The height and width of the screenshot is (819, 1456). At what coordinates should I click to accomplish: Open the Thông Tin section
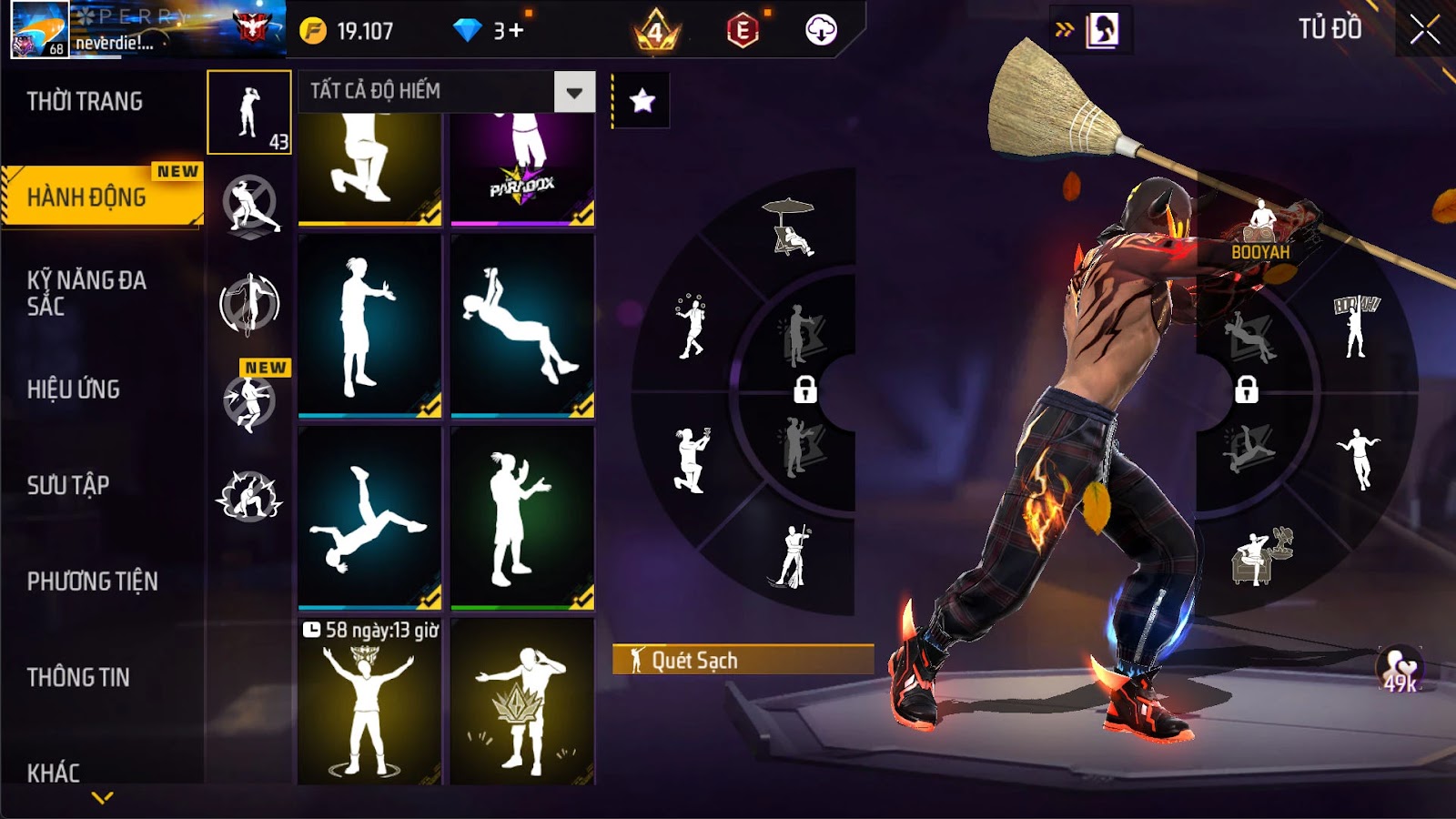coord(78,677)
